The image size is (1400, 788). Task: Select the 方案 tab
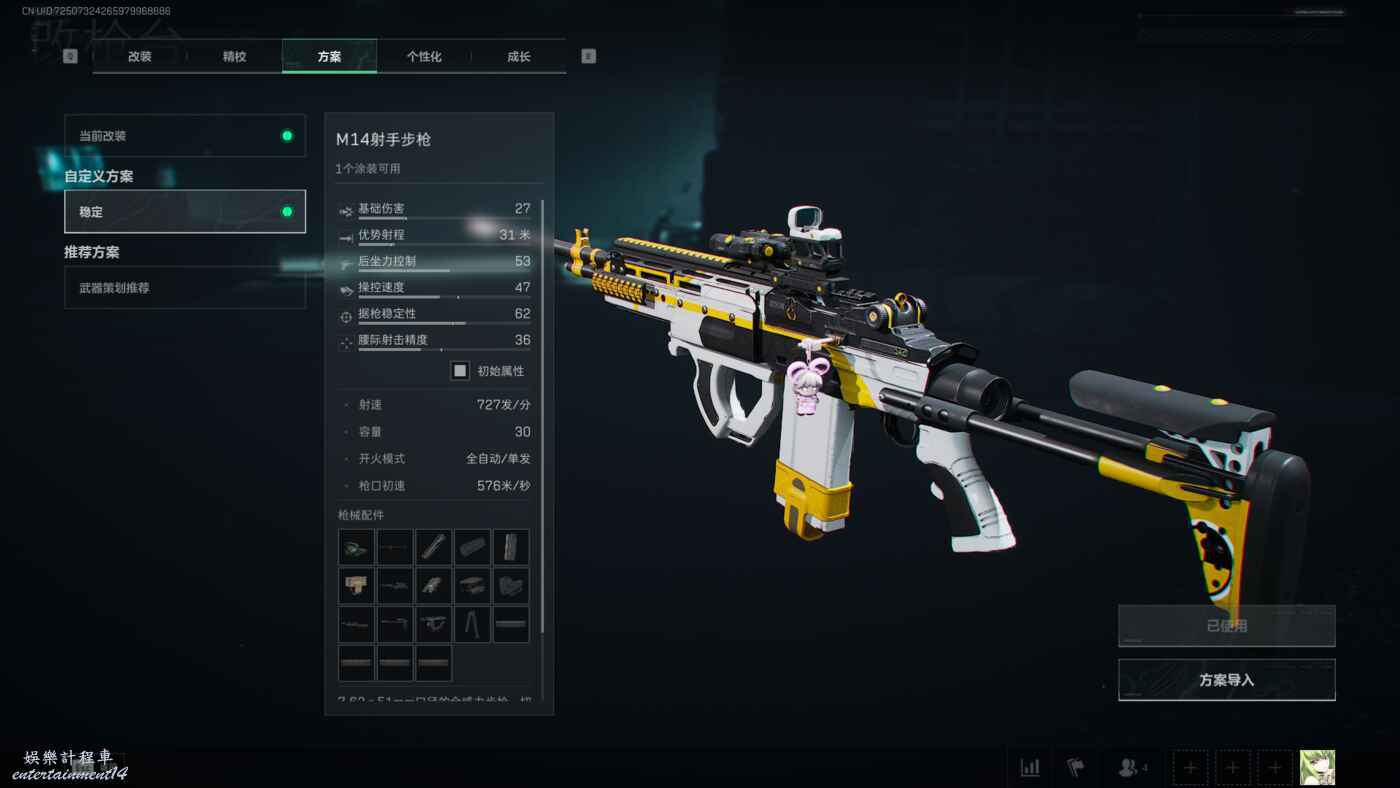click(x=329, y=57)
